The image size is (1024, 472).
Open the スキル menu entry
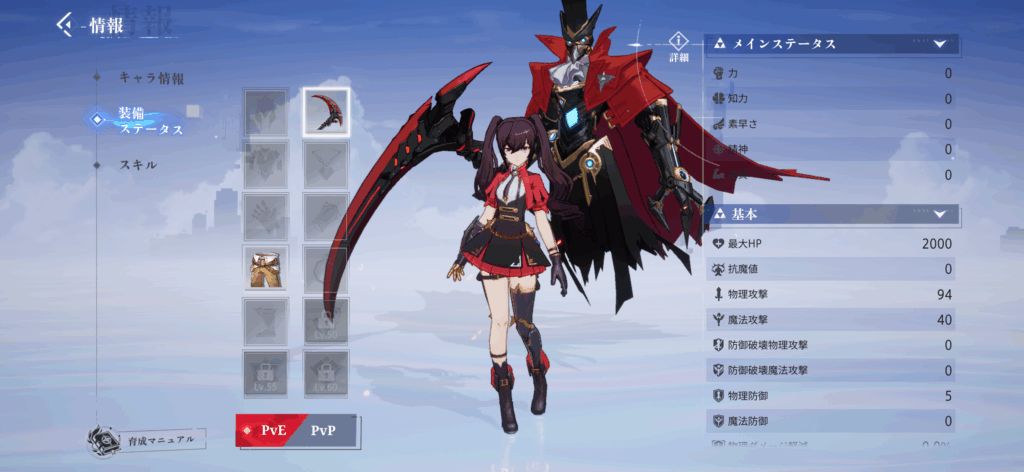point(137,164)
